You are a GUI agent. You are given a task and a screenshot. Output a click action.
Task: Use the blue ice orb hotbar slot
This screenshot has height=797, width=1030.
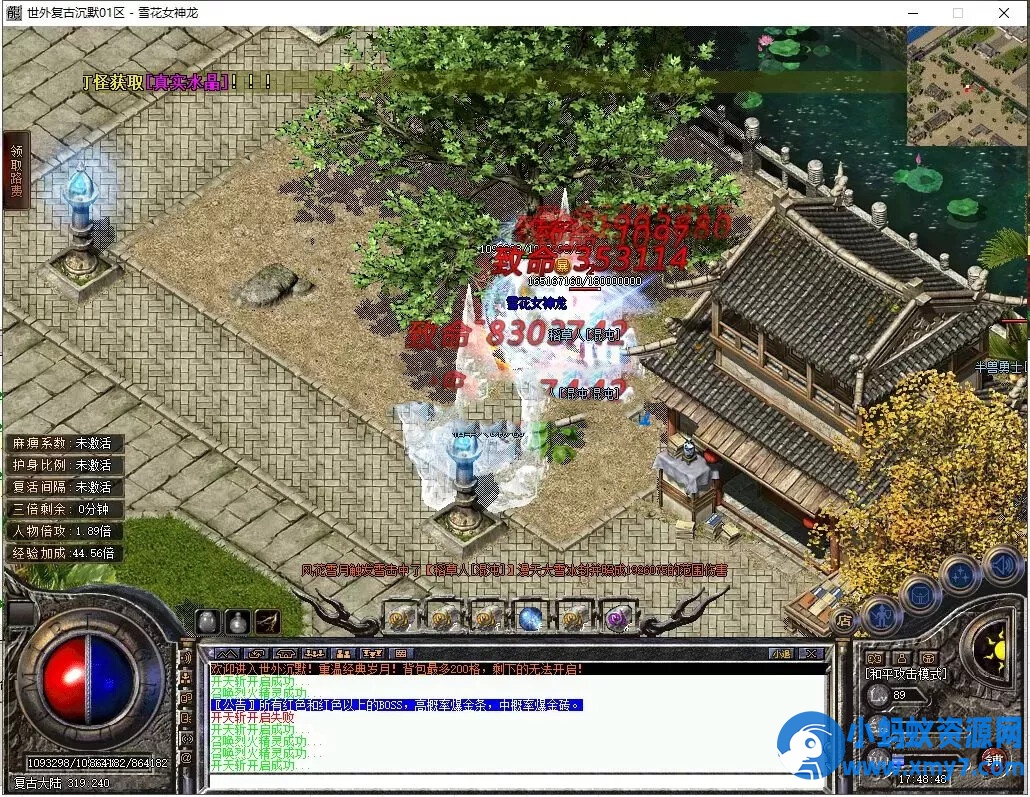click(529, 617)
